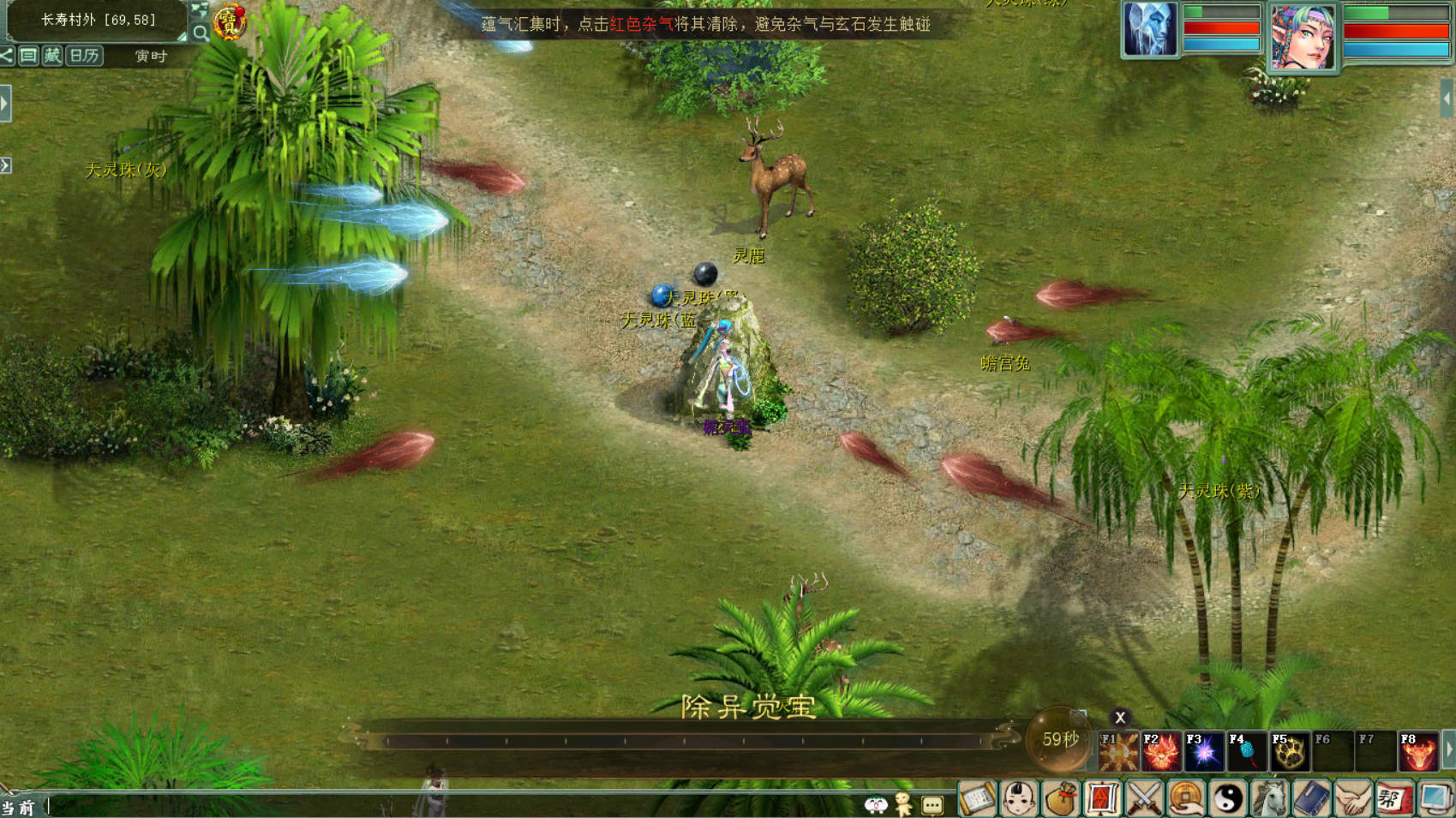Click the 藏 button under the location panel
This screenshot has width=1456, height=818.
52,57
